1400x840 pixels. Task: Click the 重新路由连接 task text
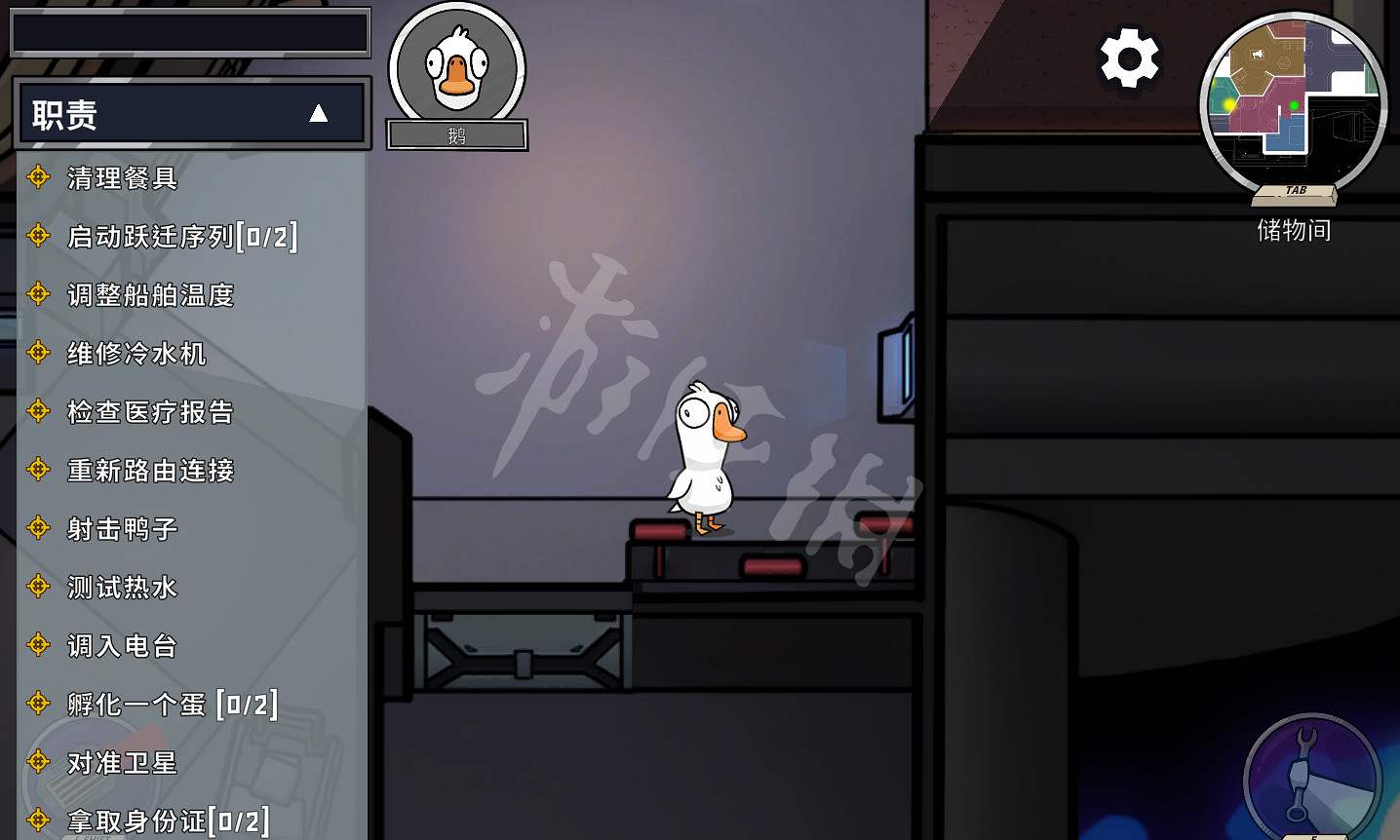tap(151, 470)
